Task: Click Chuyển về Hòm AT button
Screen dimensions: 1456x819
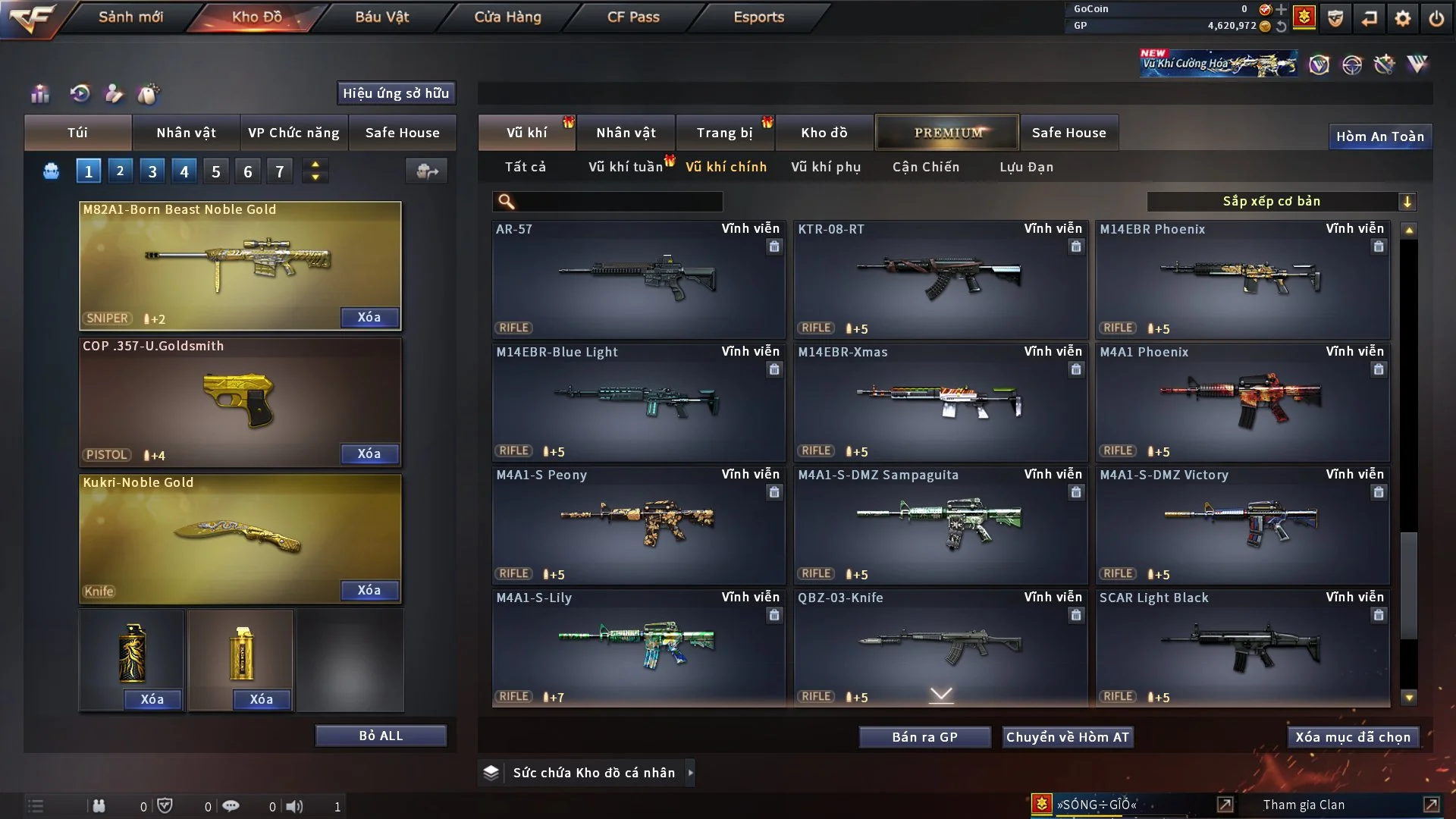Action: tap(1068, 737)
